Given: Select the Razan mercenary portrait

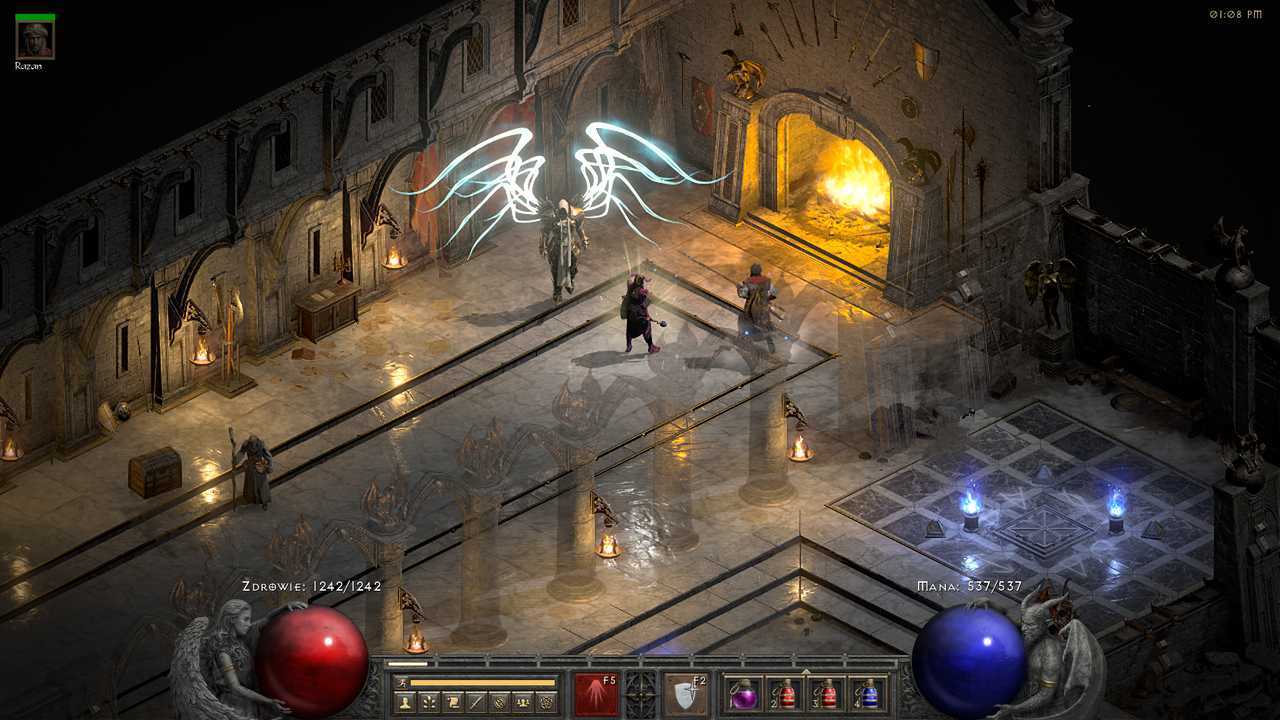Looking at the screenshot, I should [x=35, y=40].
